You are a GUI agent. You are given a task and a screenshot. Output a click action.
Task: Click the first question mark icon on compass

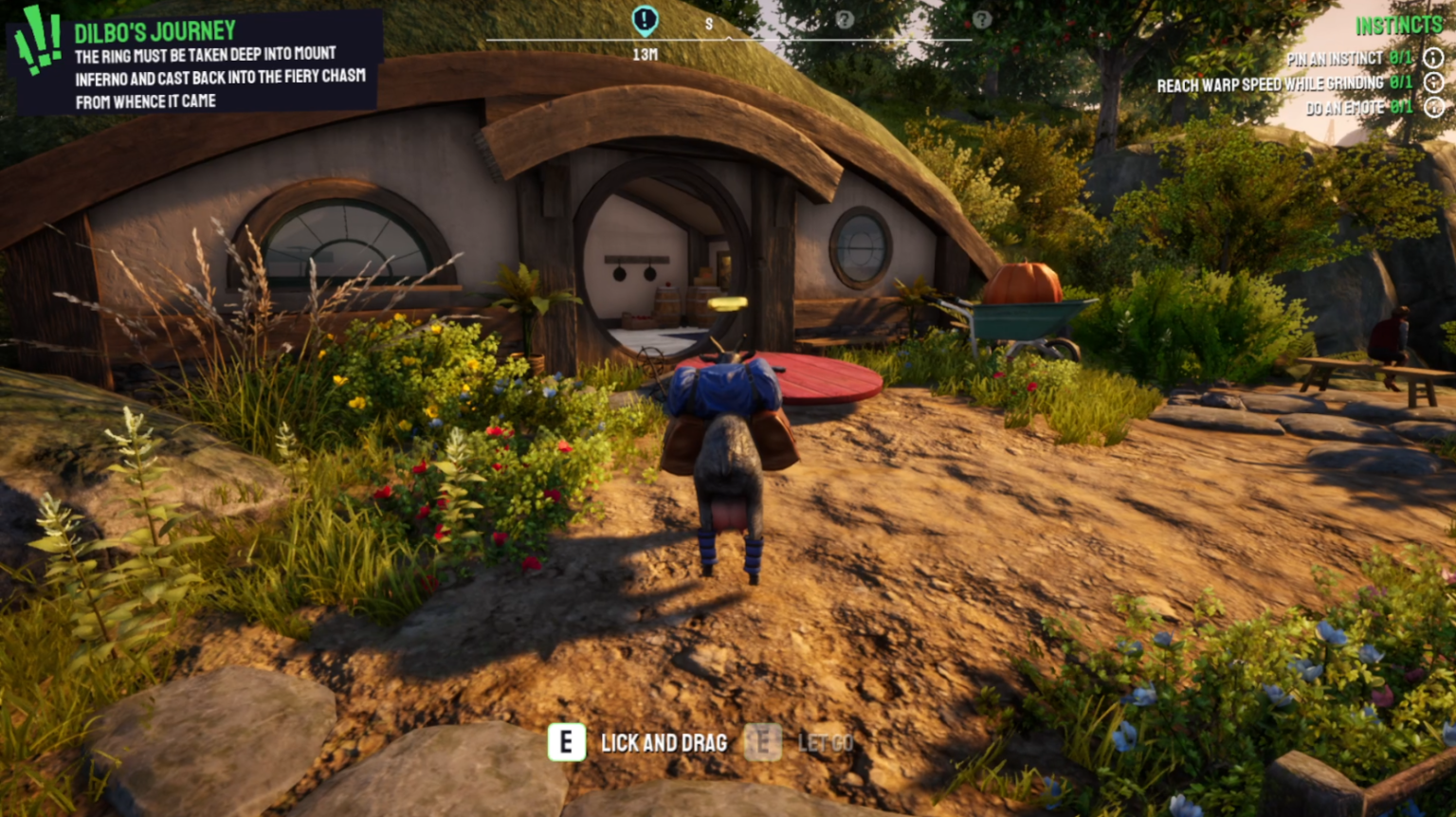coord(844,19)
